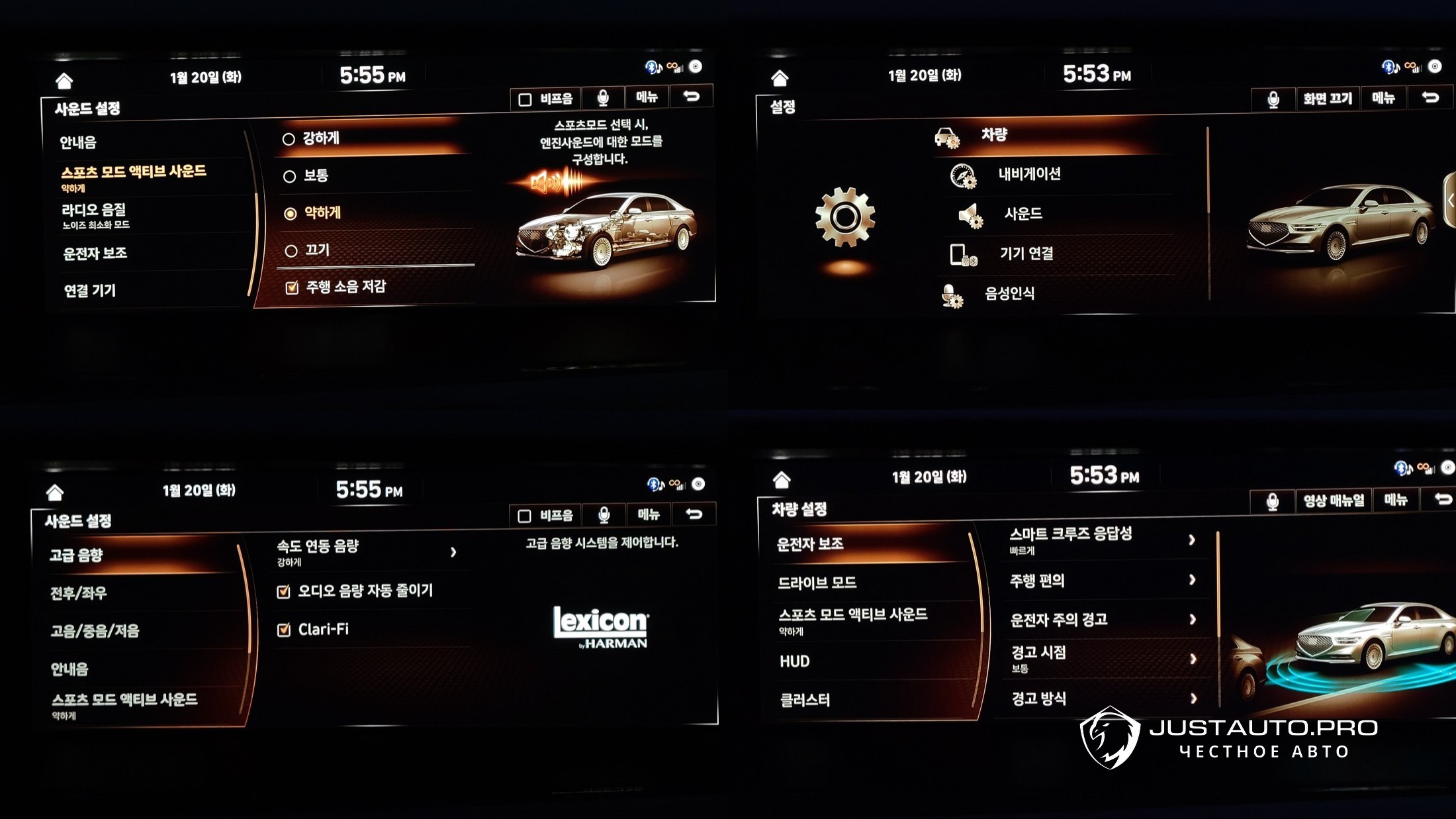This screenshot has height=819, width=1456.
Task: Choose the 음성인식 settings category
Action: pos(1009,293)
